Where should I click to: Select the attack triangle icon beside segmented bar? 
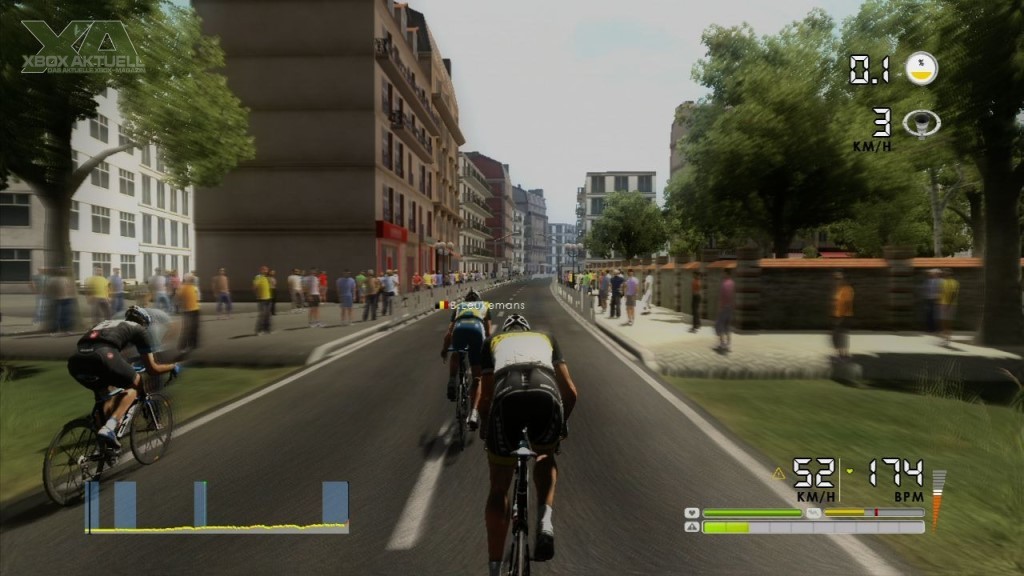click(x=691, y=527)
